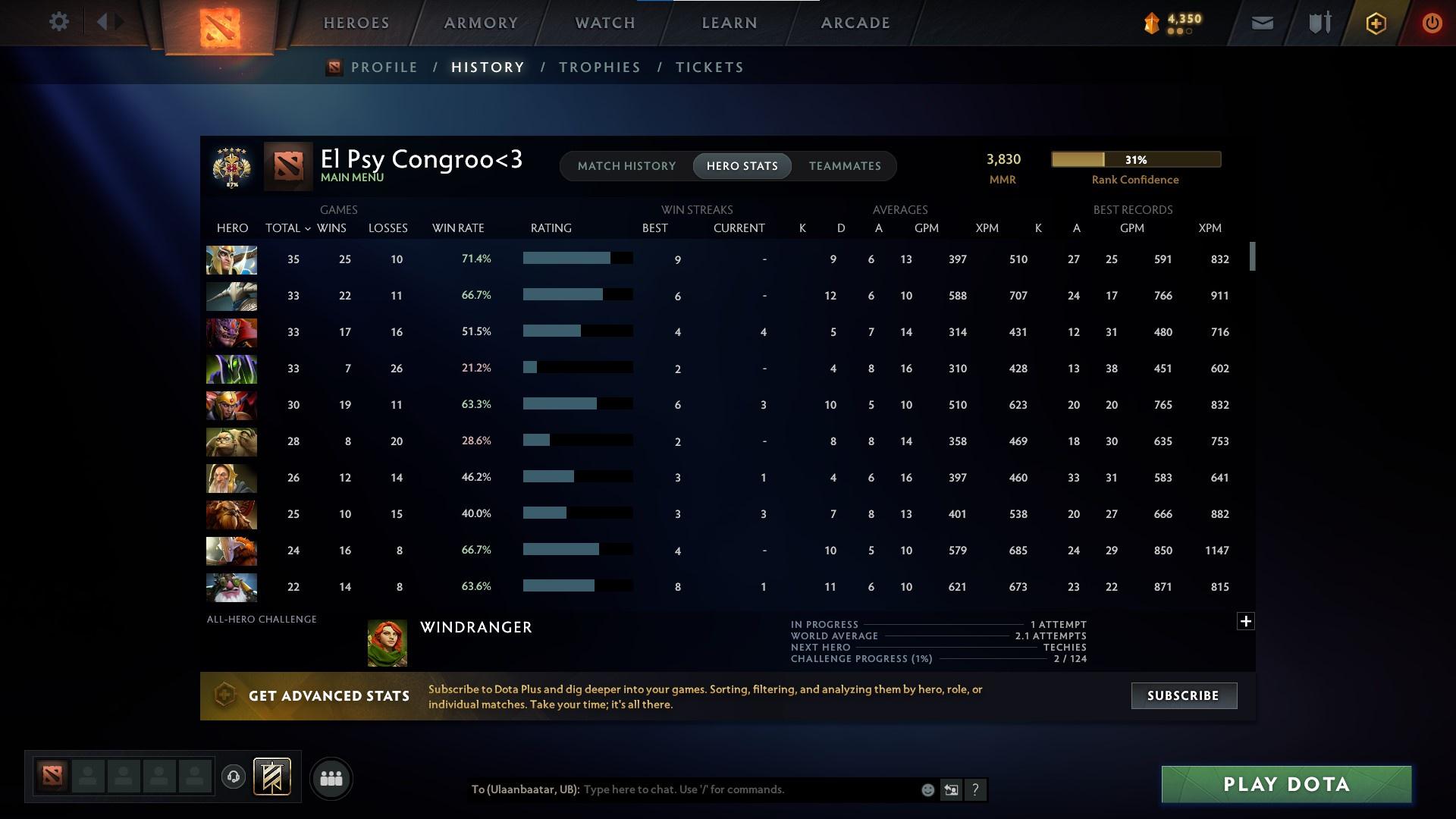Screen dimensions: 1456x819
Task: Open the armory shield and sword icon
Action: [1318, 23]
